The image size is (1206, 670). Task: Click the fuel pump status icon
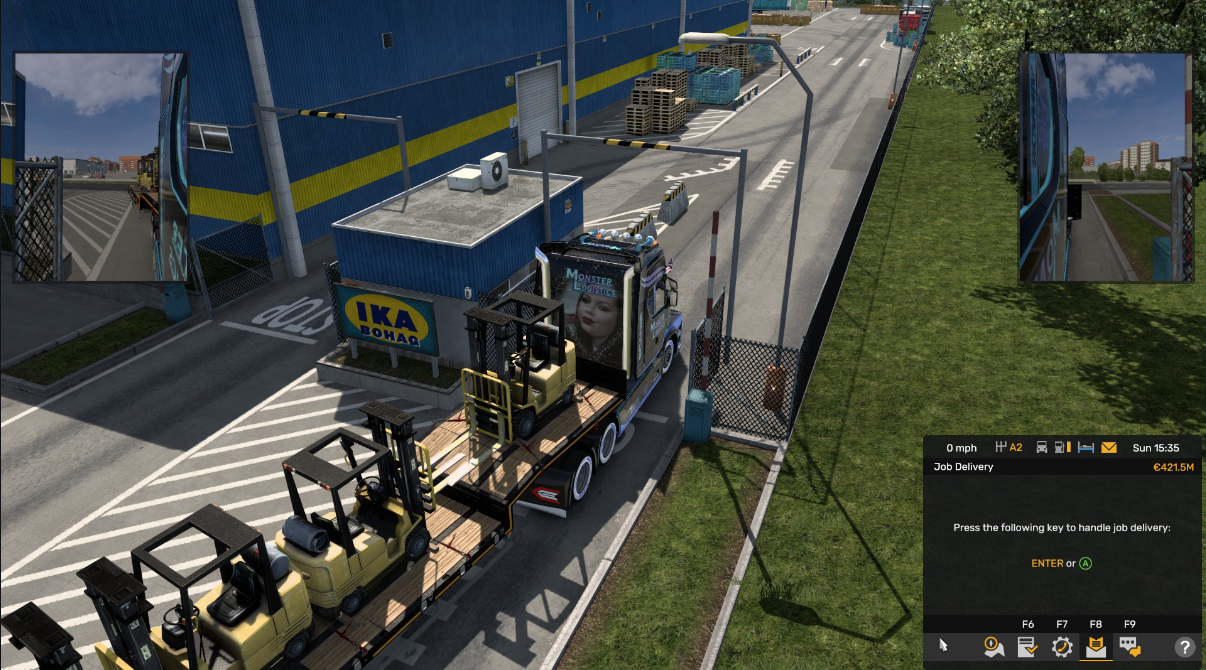[1063, 448]
